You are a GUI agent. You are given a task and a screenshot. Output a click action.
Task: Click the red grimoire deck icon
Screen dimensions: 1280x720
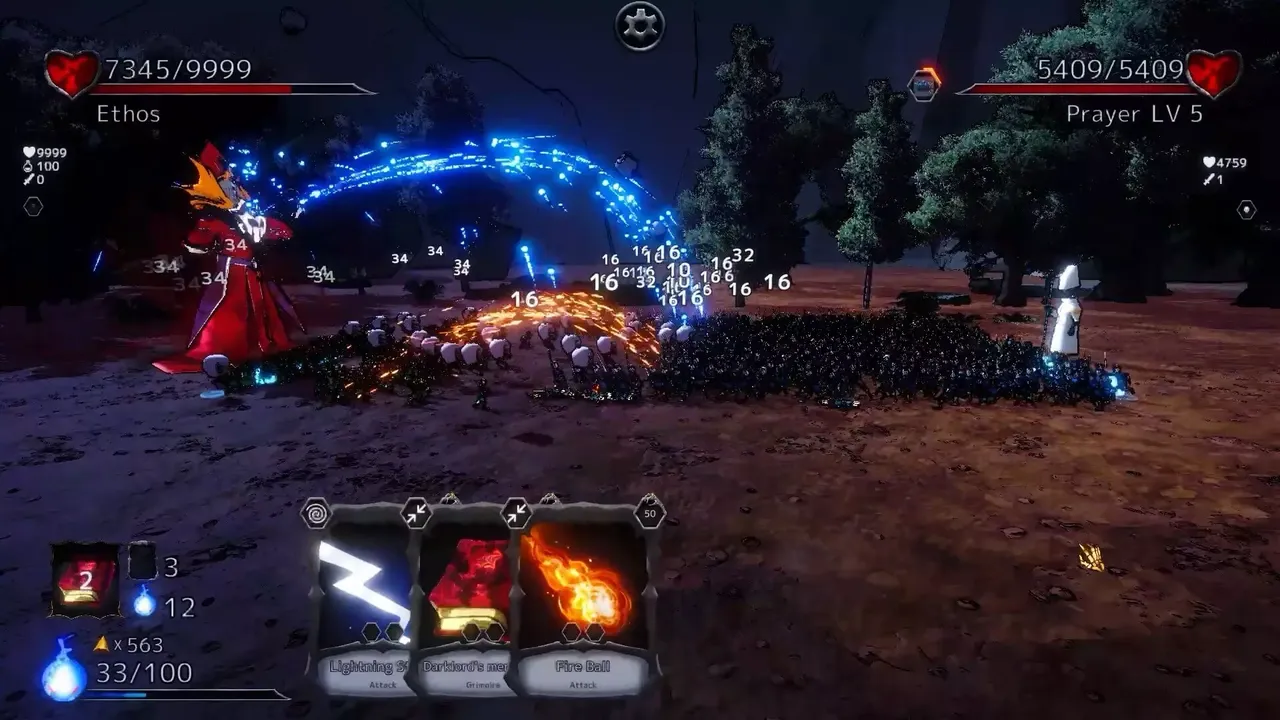click(x=85, y=580)
